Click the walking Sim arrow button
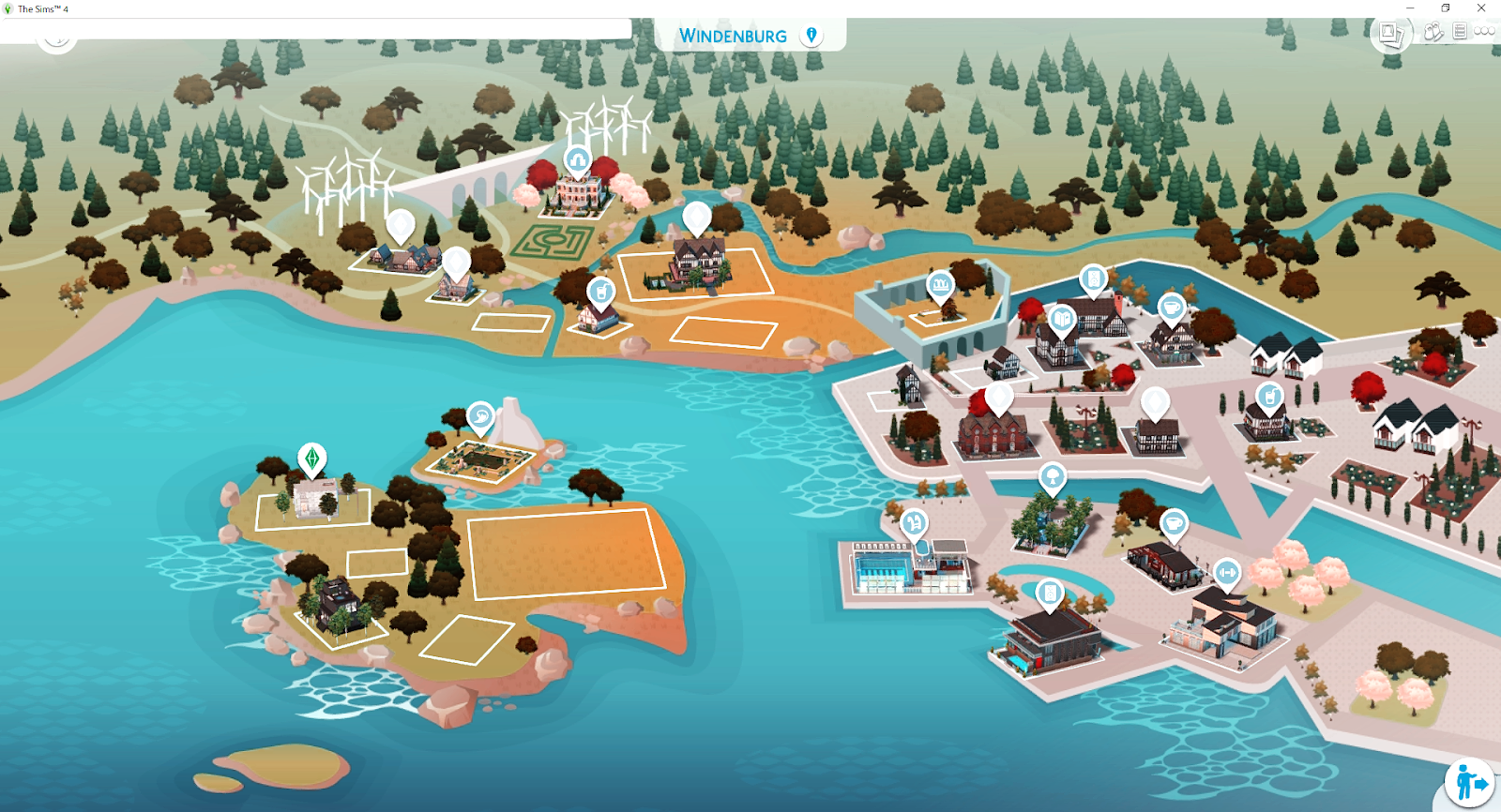Screen dimensions: 1501x812 point(1469,782)
